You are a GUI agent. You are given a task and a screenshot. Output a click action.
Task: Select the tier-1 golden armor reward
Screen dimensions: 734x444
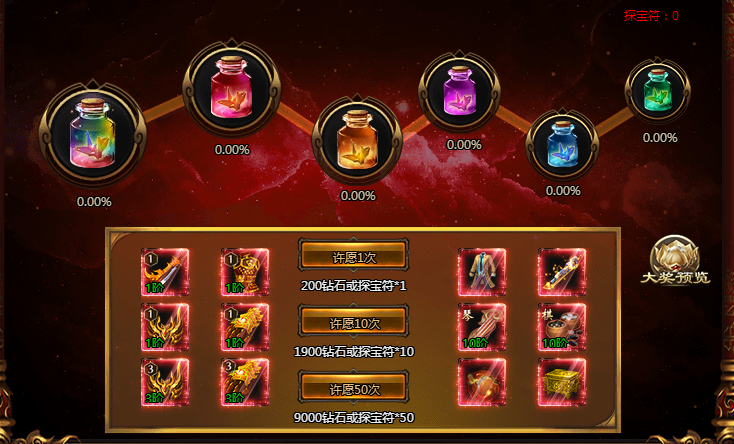(x=245, y=272)
